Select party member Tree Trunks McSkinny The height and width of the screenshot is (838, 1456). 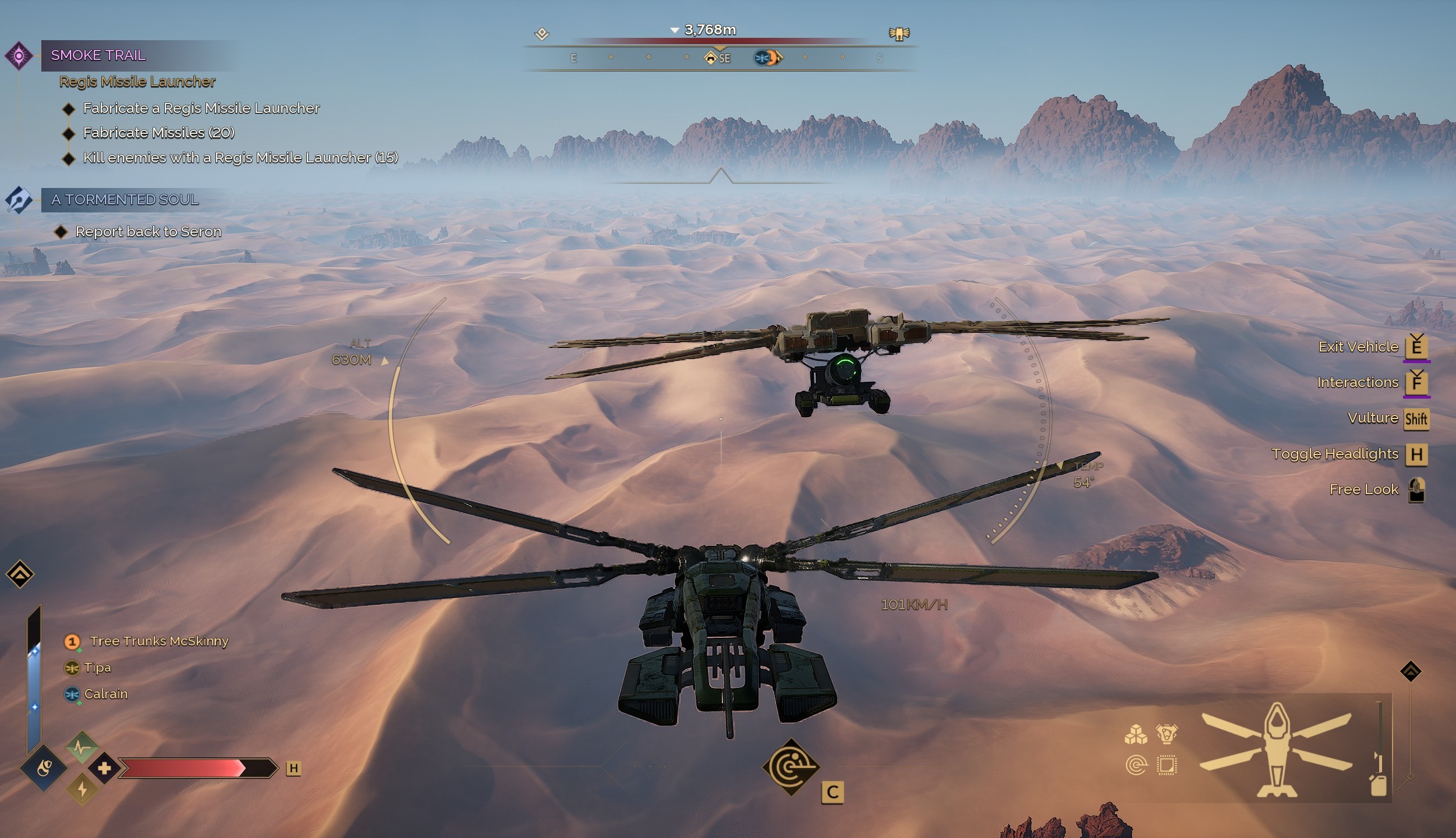(x=158, y=641)
